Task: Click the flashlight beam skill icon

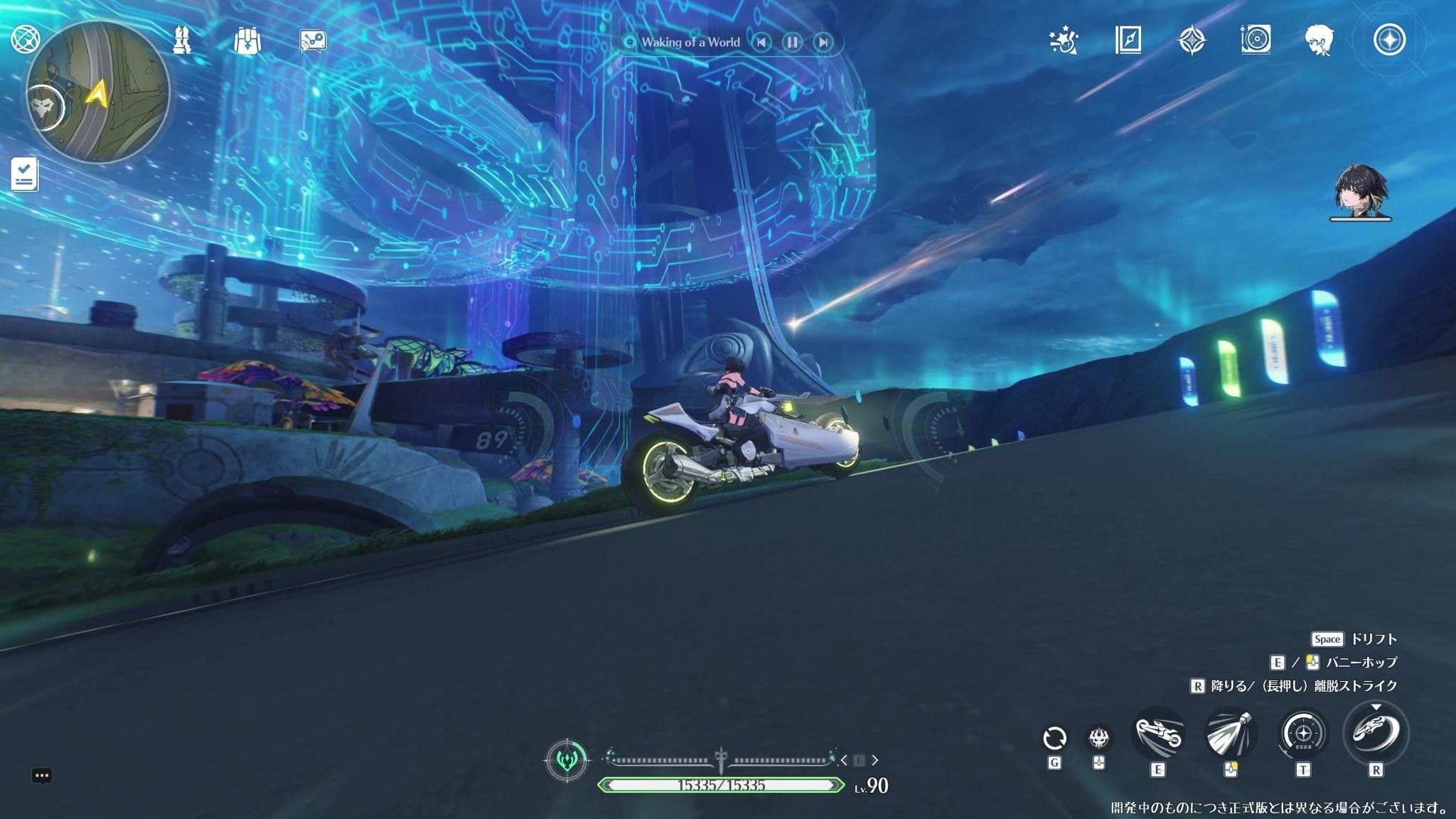Action: click(x=1231, y=734)
